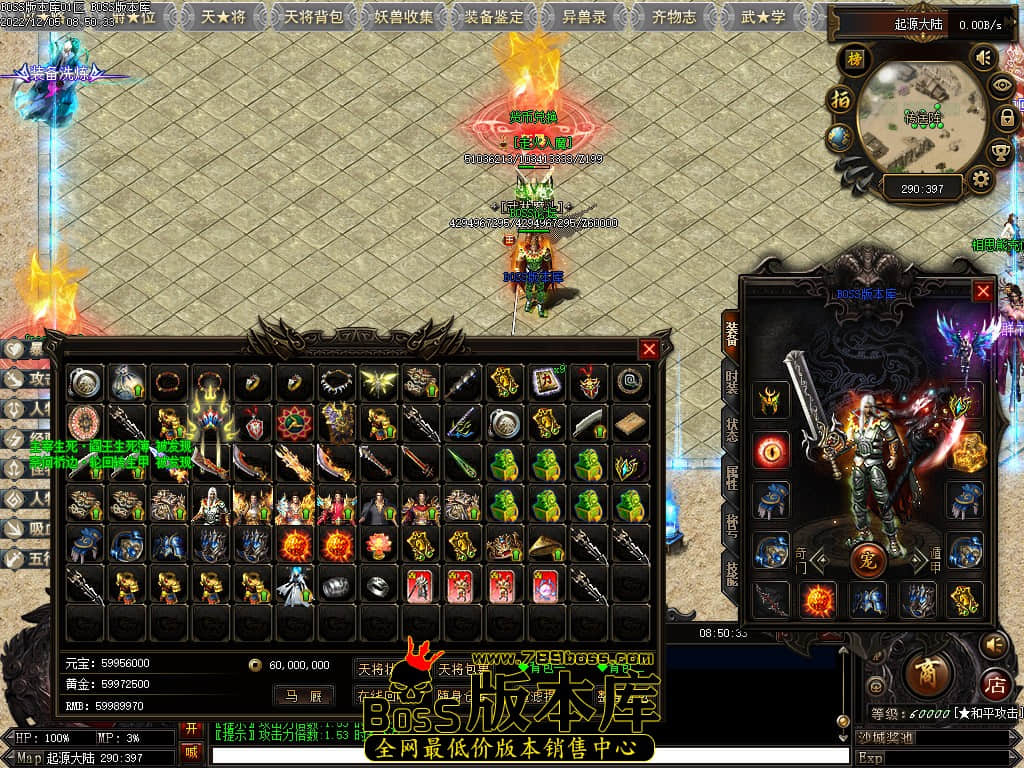The image size is (1024, 768).
Task: Open the 齐物志 menu
Action: (x=674, y=17)
